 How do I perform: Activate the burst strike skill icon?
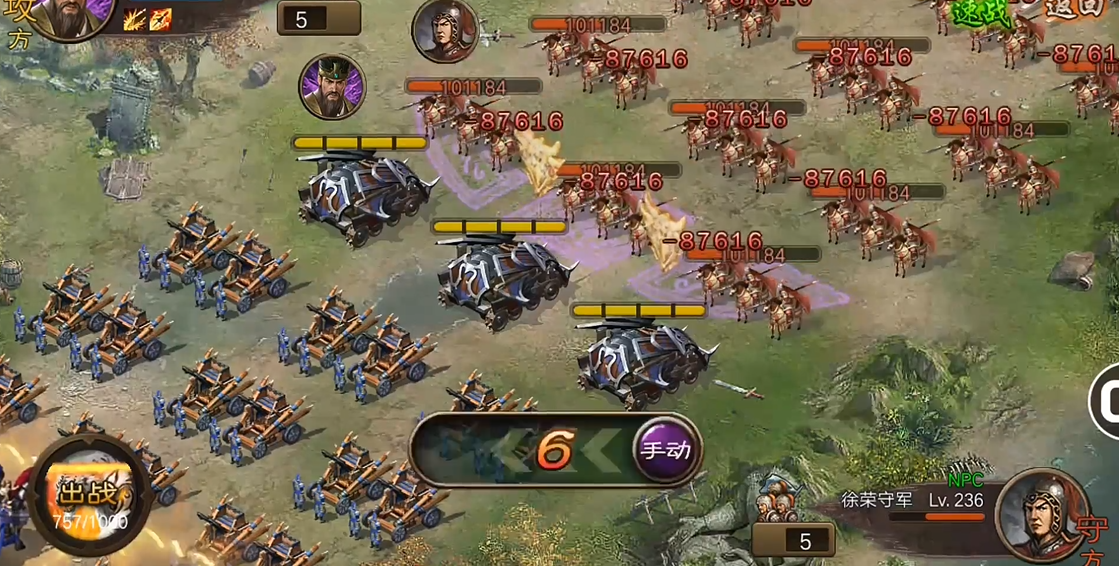(134, 19)
